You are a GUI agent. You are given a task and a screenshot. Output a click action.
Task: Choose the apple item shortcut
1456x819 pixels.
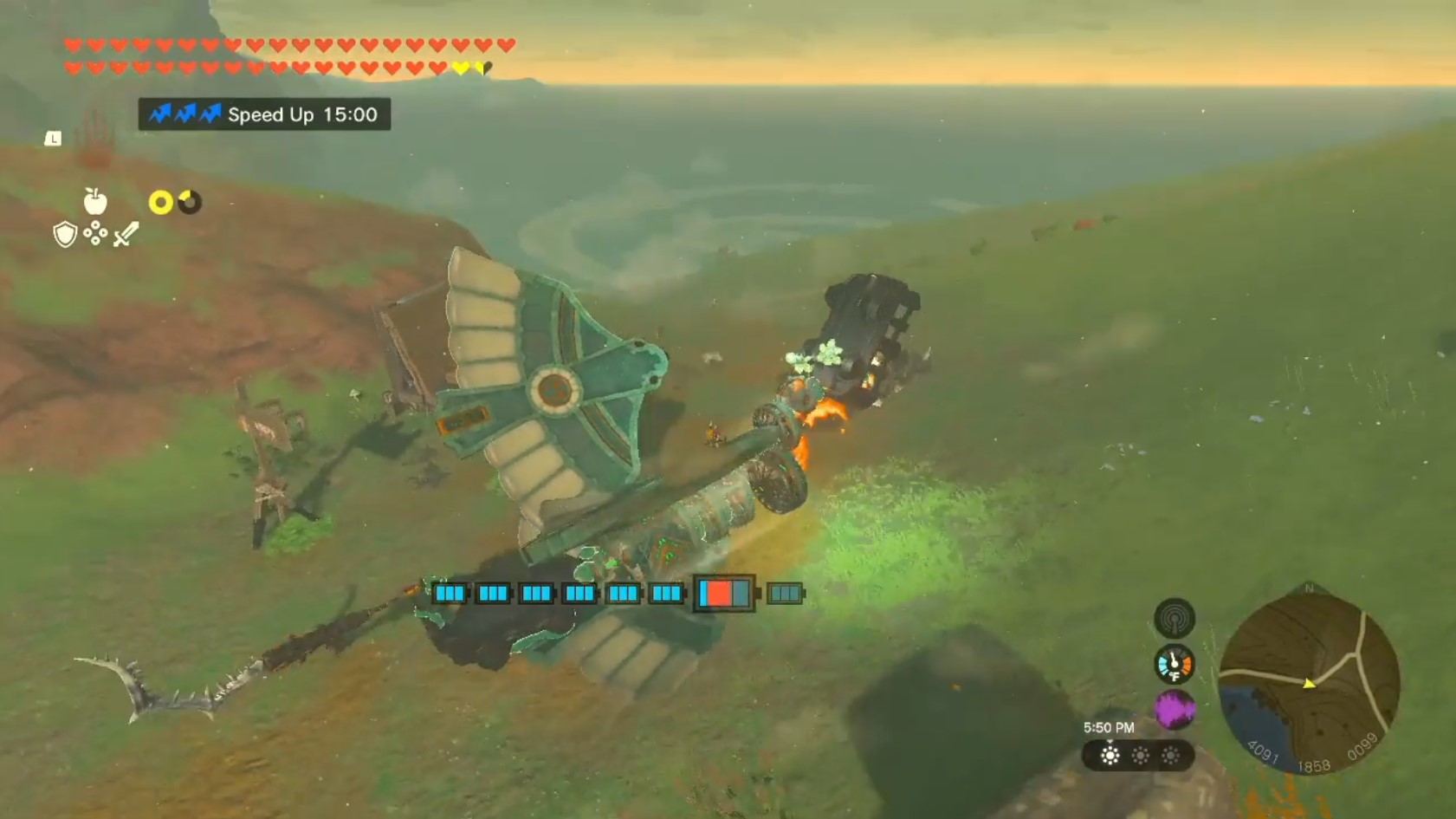(x=95, y=201)
